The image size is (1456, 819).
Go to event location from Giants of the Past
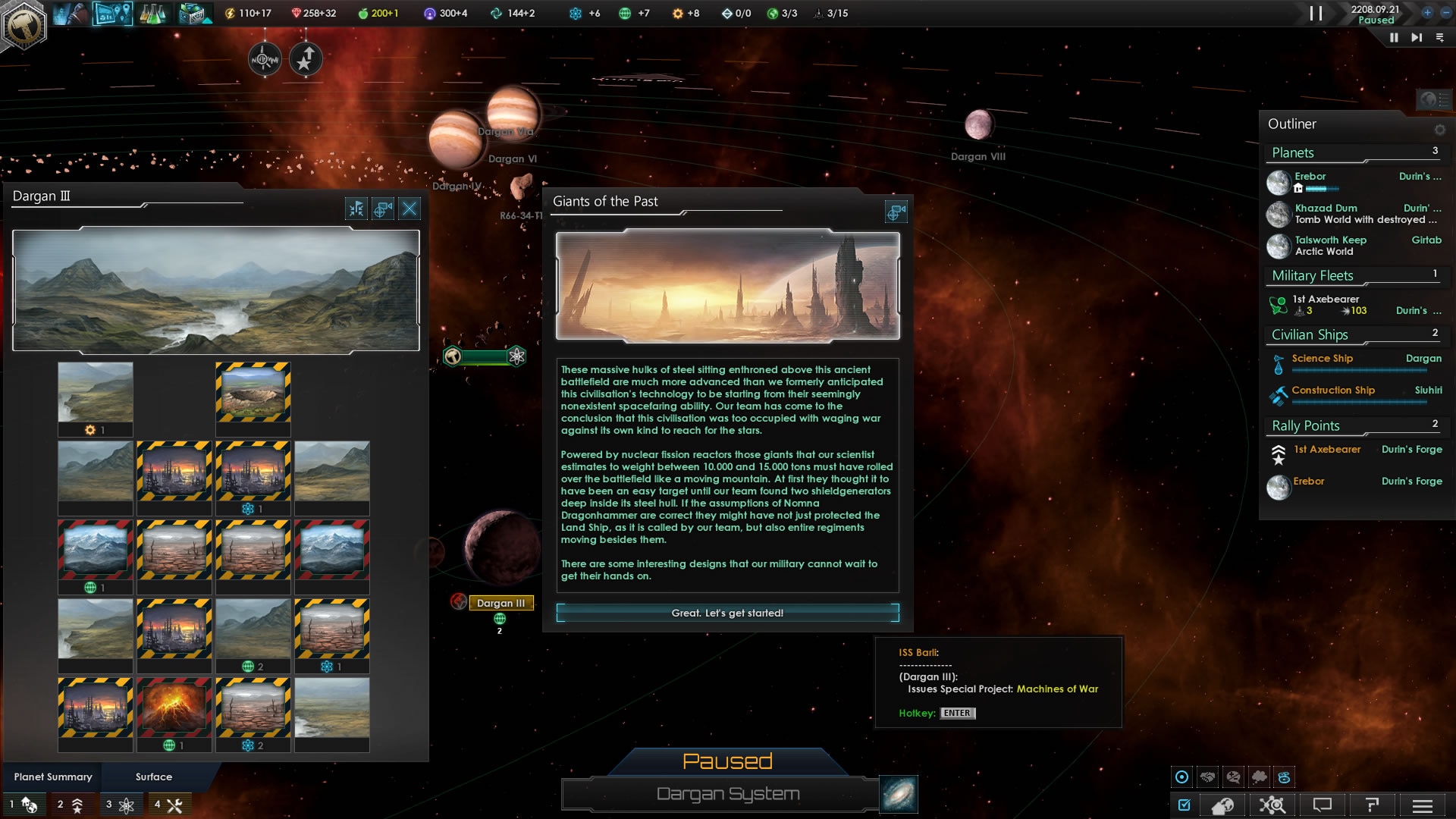[x=896, y=212]
